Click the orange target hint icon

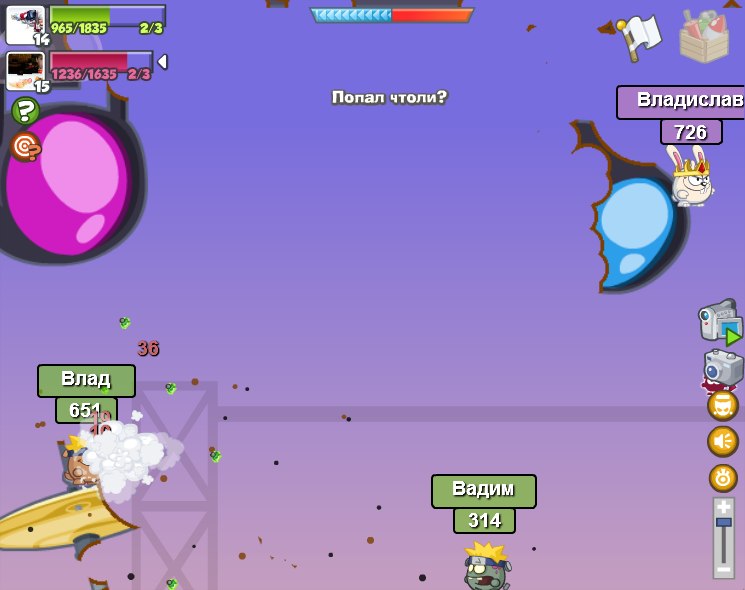(25, 146)
